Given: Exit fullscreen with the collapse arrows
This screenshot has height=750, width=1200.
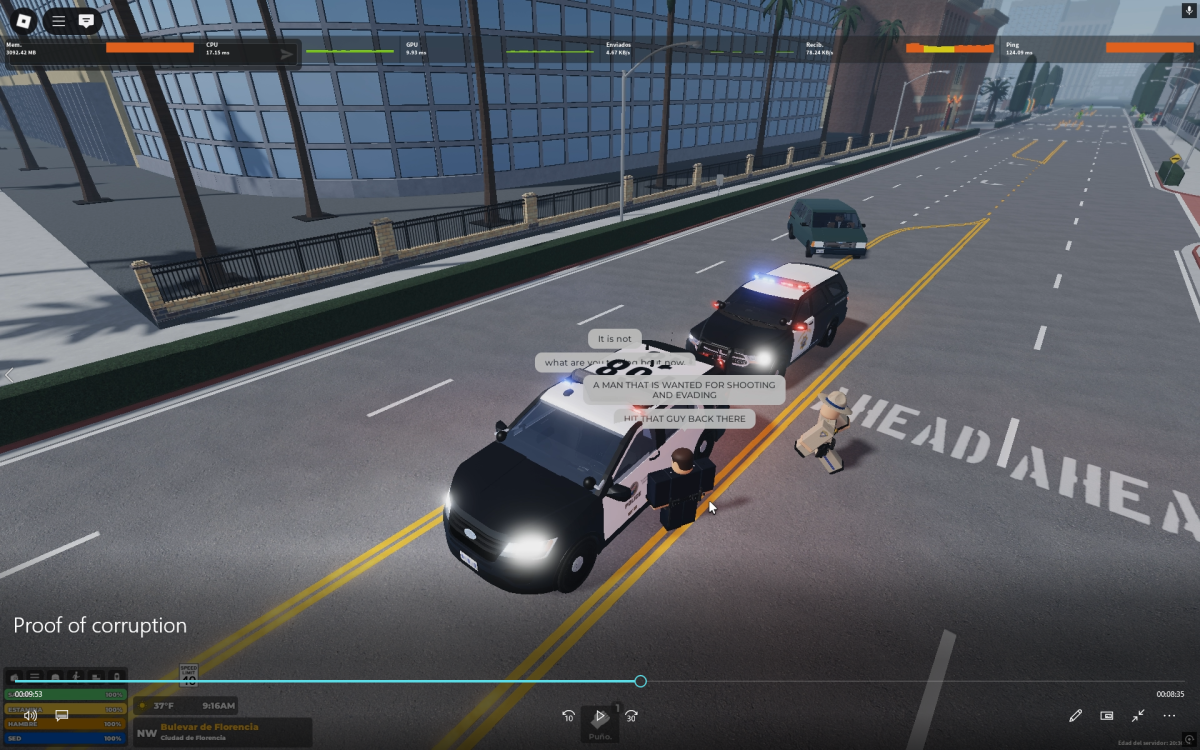Looking at the screenshot, I should [x=1138, y=716].
